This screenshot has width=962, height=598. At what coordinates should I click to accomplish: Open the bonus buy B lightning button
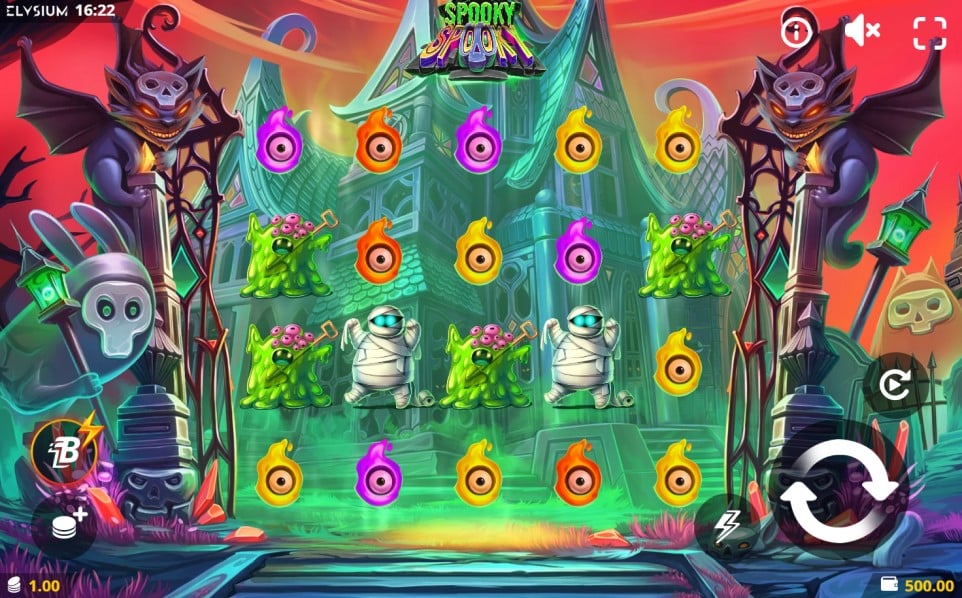pyautogui.click(x=65, y=448)
